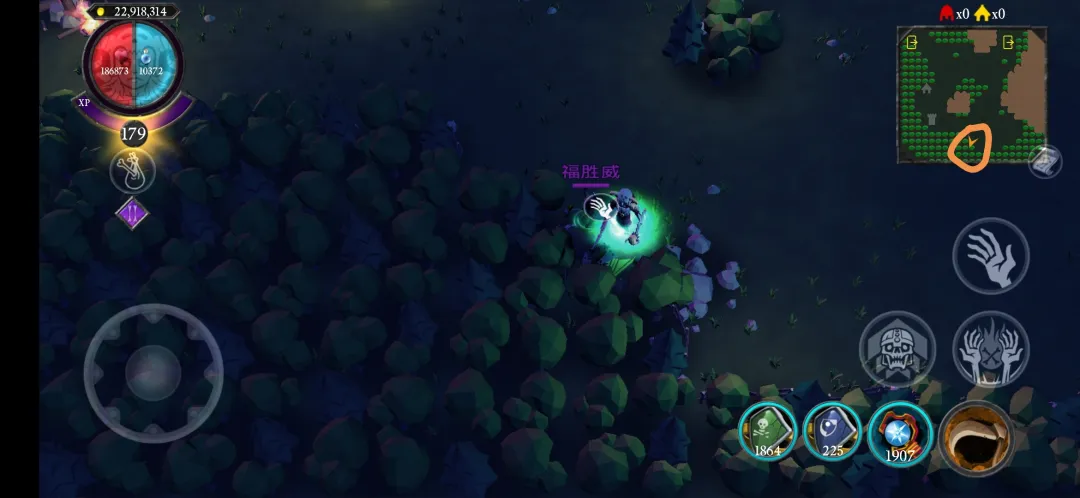The height and width of the screenshot is (498, 1080).
Task: Tap the brown horn ability button
Action: click(x=975, y=437)
